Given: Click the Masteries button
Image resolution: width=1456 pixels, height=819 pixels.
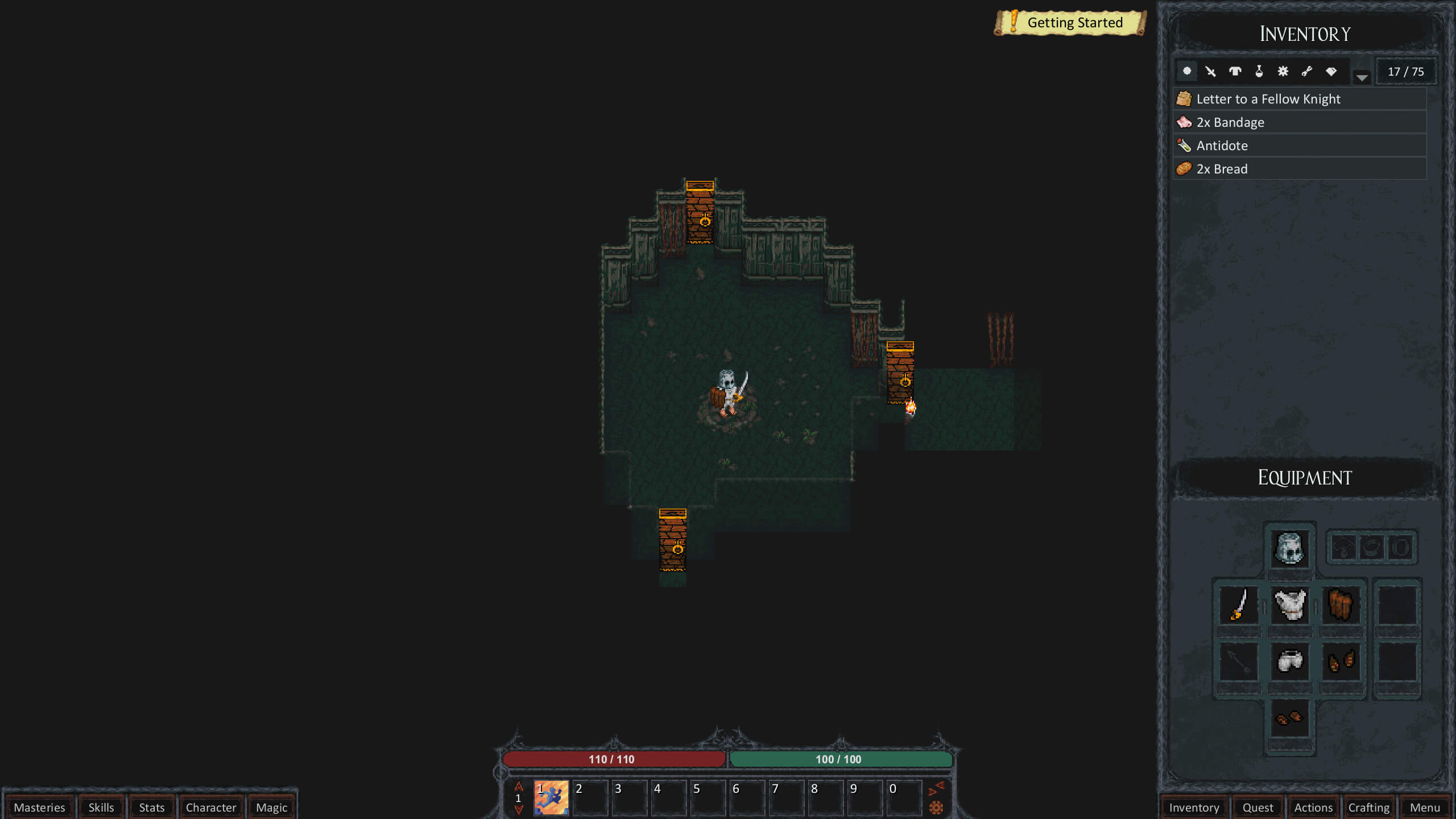Looking at the screenshot, I should 39,807.
